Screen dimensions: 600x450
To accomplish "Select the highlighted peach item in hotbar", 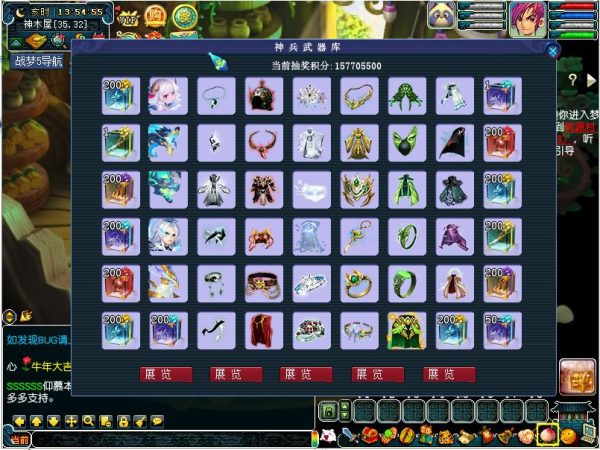I will coord(547,433).
